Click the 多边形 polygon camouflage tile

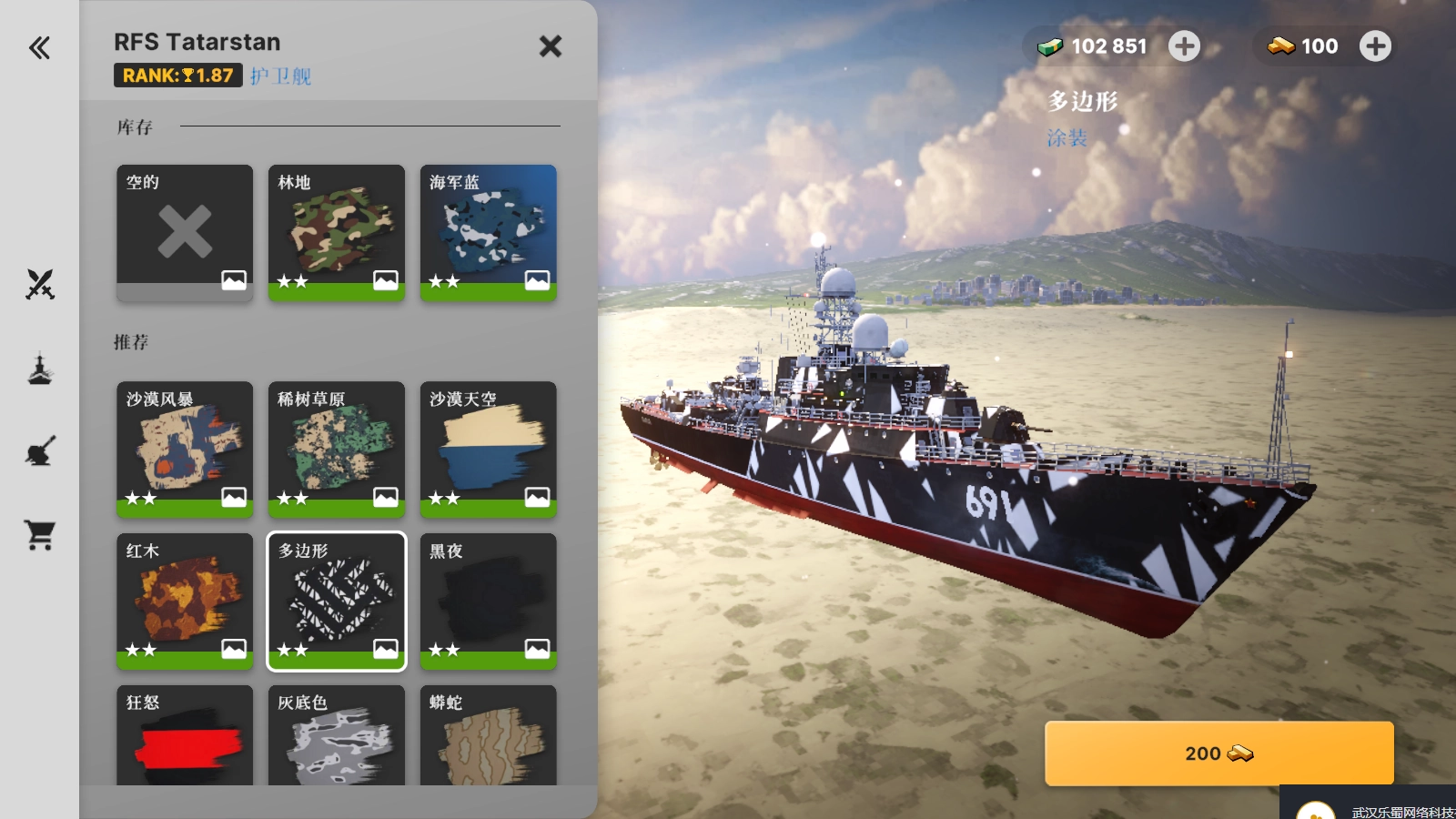tap(337, 601)
